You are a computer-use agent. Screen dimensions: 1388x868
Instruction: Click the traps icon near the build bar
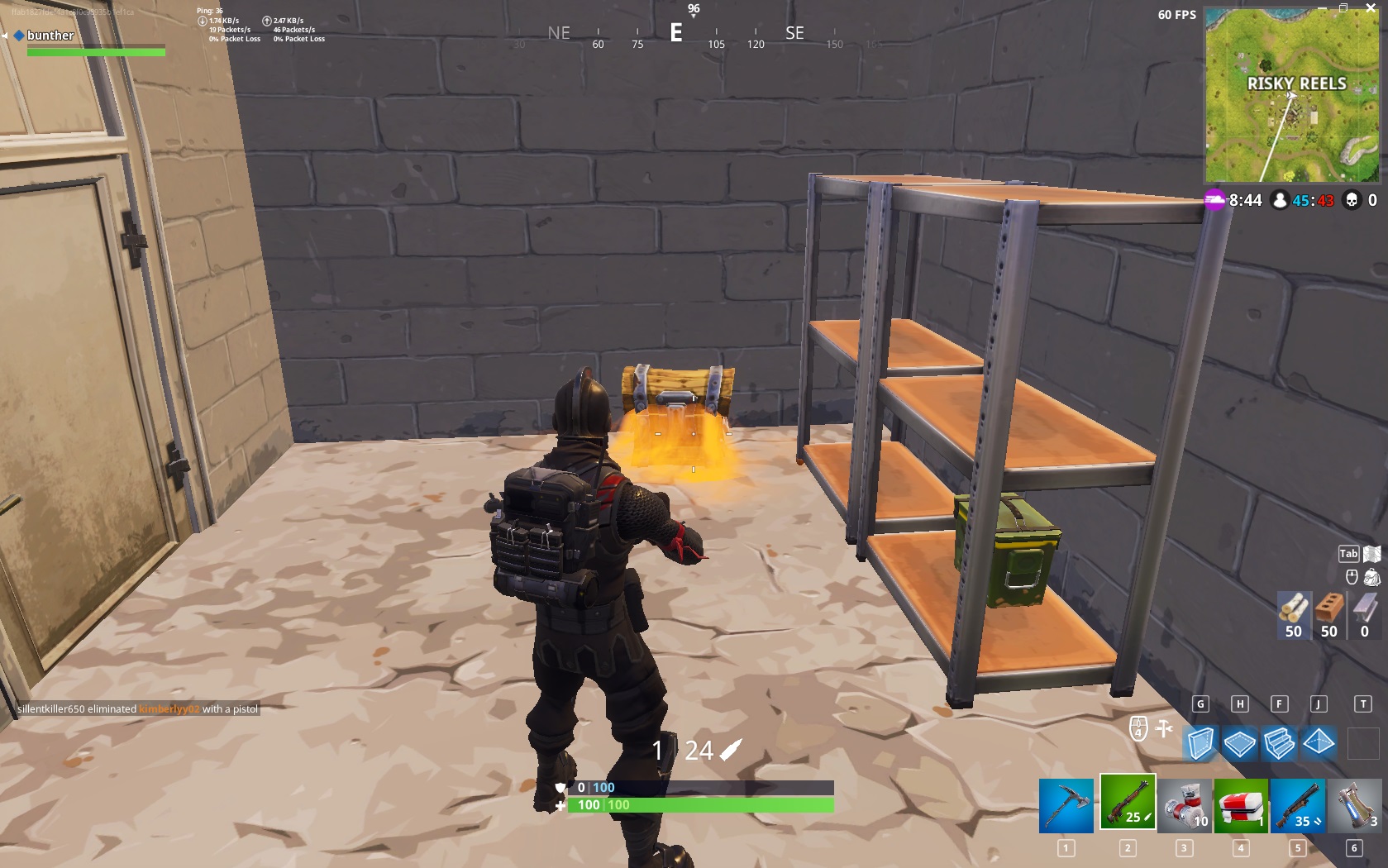(x=1163, y=730)
